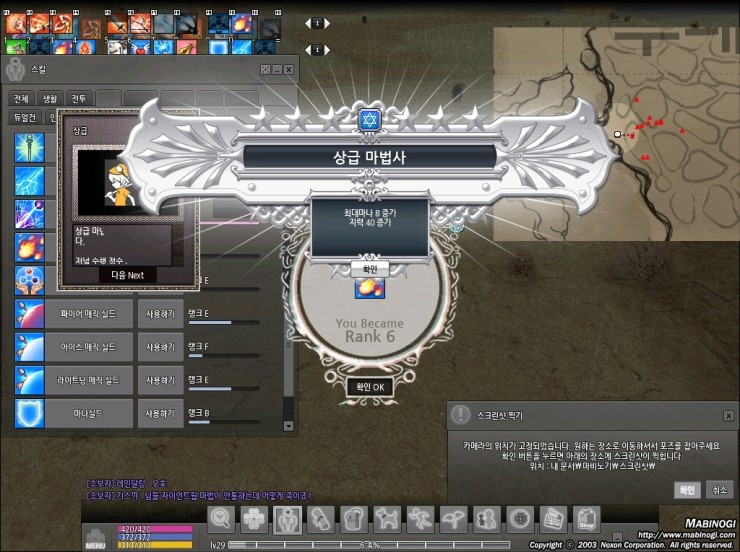Advance the skill info with 다음 Next
Viewport: 740px width, 552px height.
click(128, 275)
